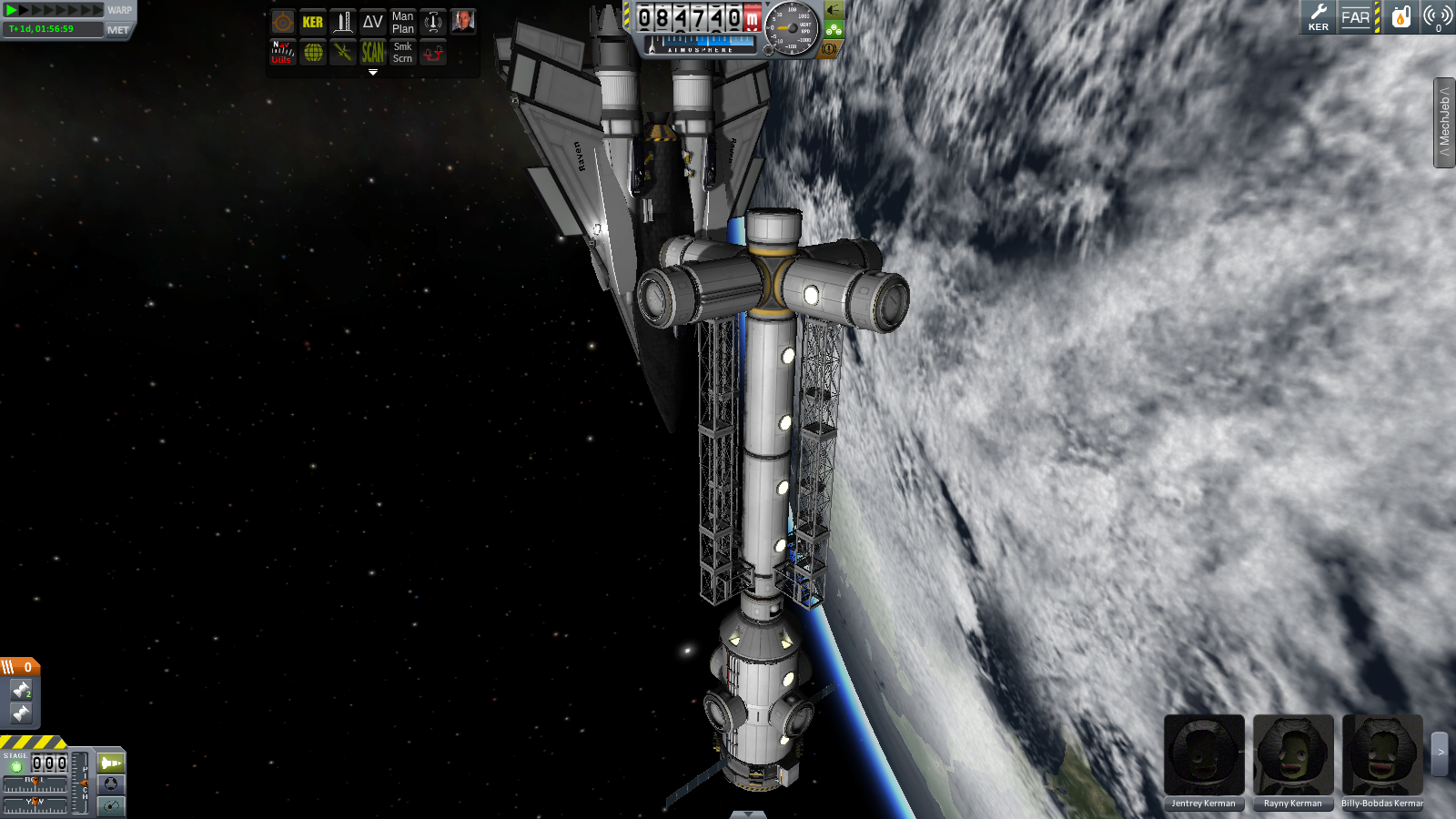
Task: Select Rayny Kerman's crew portrait
Action: tap(1292, 755)
